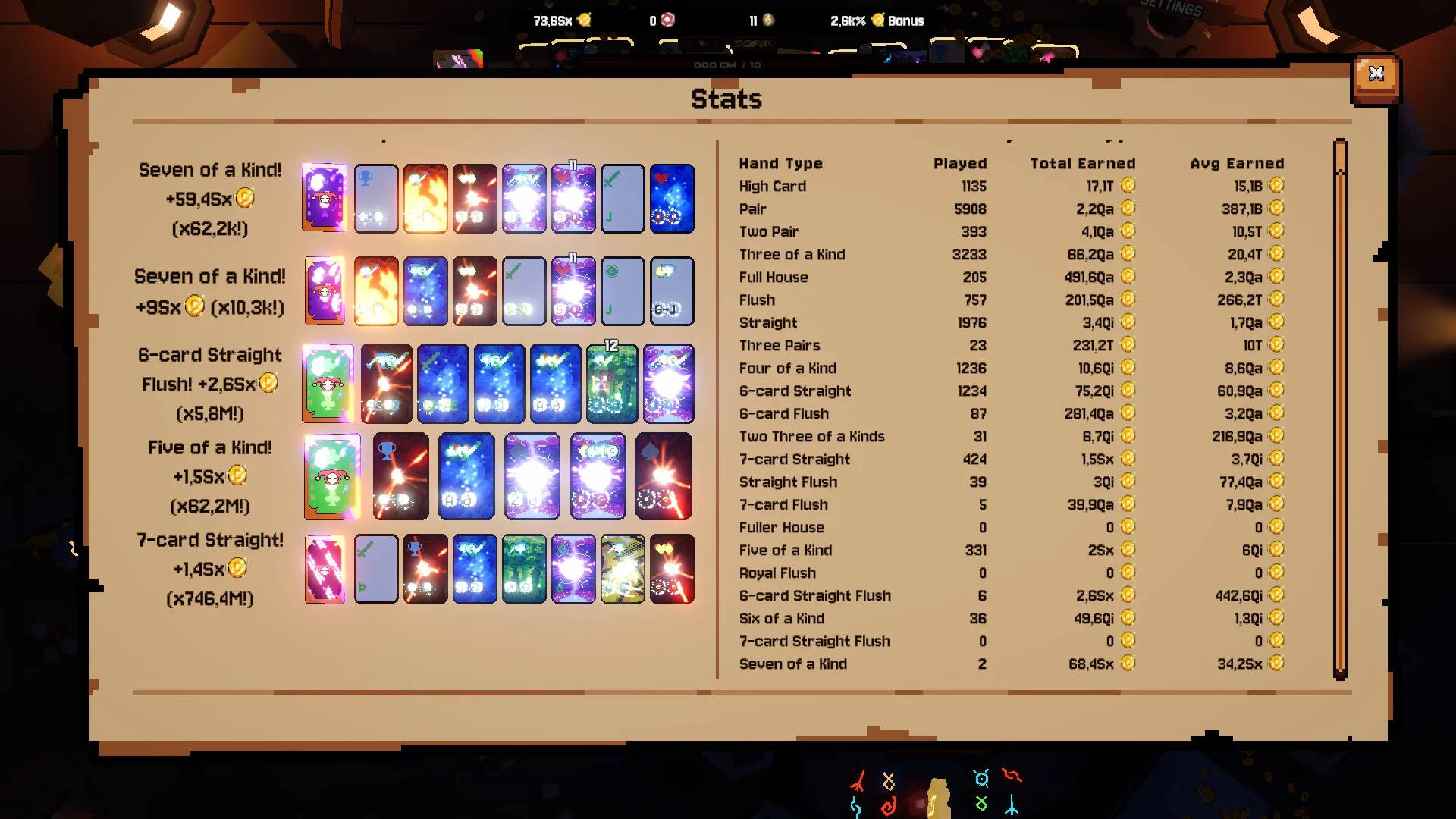Select the Seven of a Kind stats row

(793, 664)
